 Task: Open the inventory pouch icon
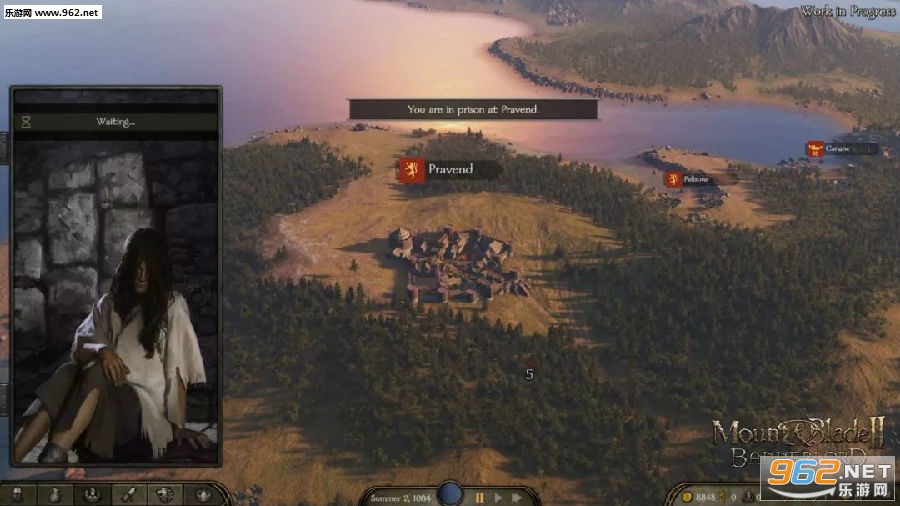55,495
